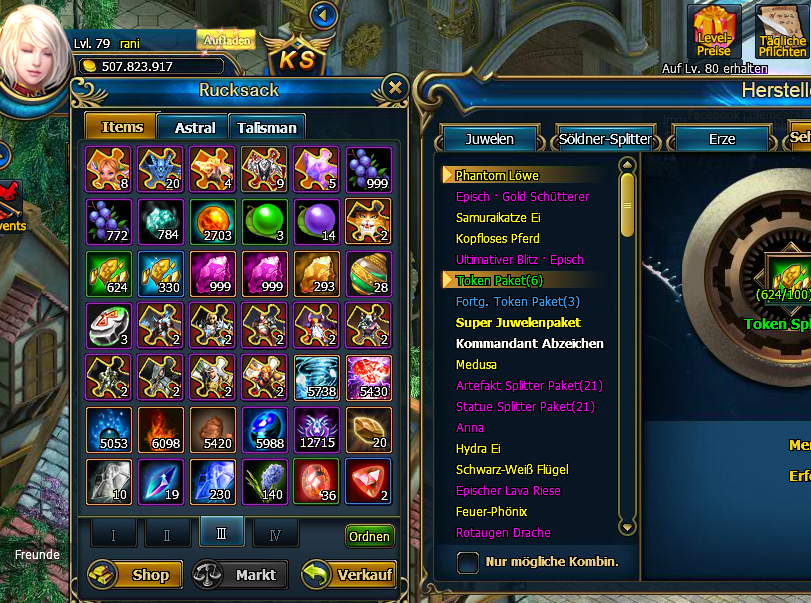
Task: Switch to the Astral tab
Action: 195,127
